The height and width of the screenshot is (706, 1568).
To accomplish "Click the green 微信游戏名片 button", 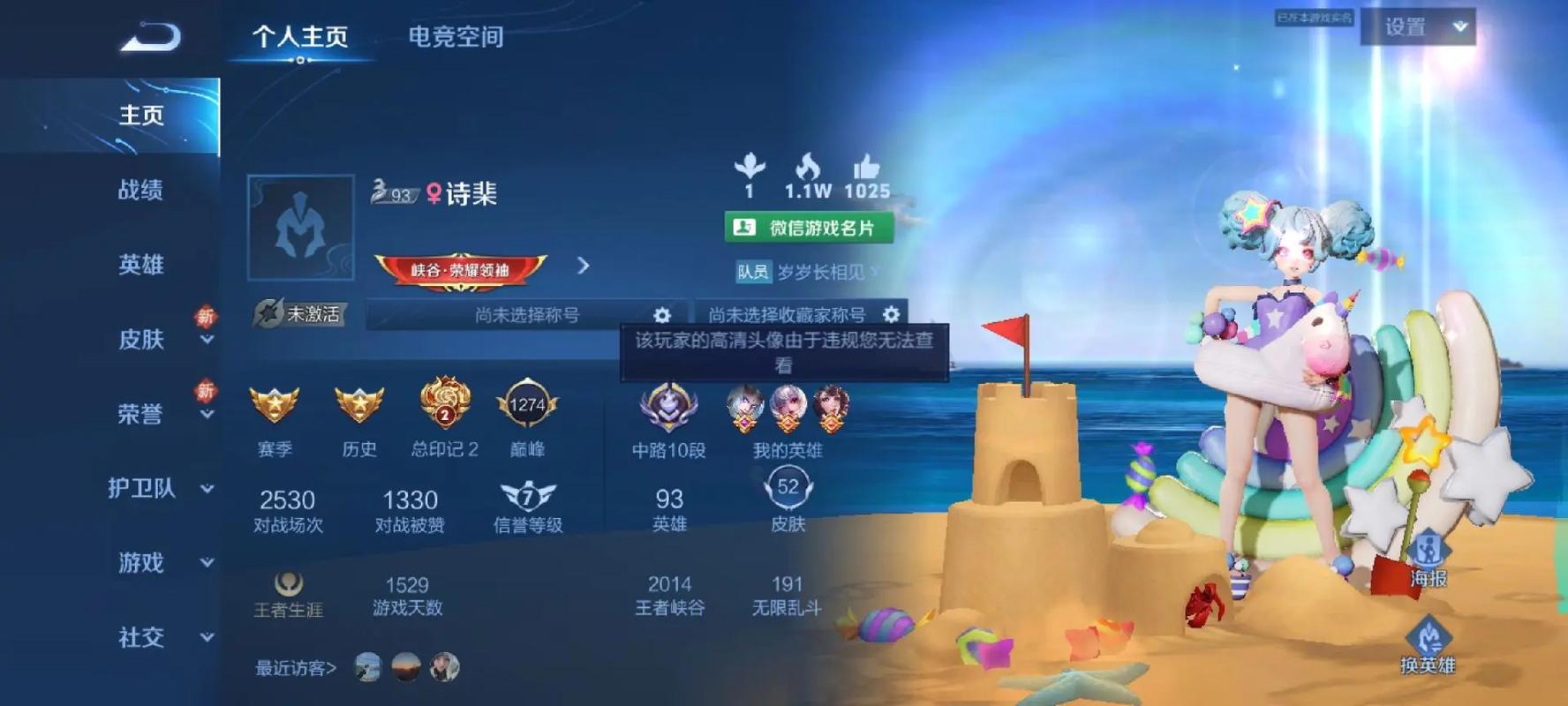I will pos(810,228).
